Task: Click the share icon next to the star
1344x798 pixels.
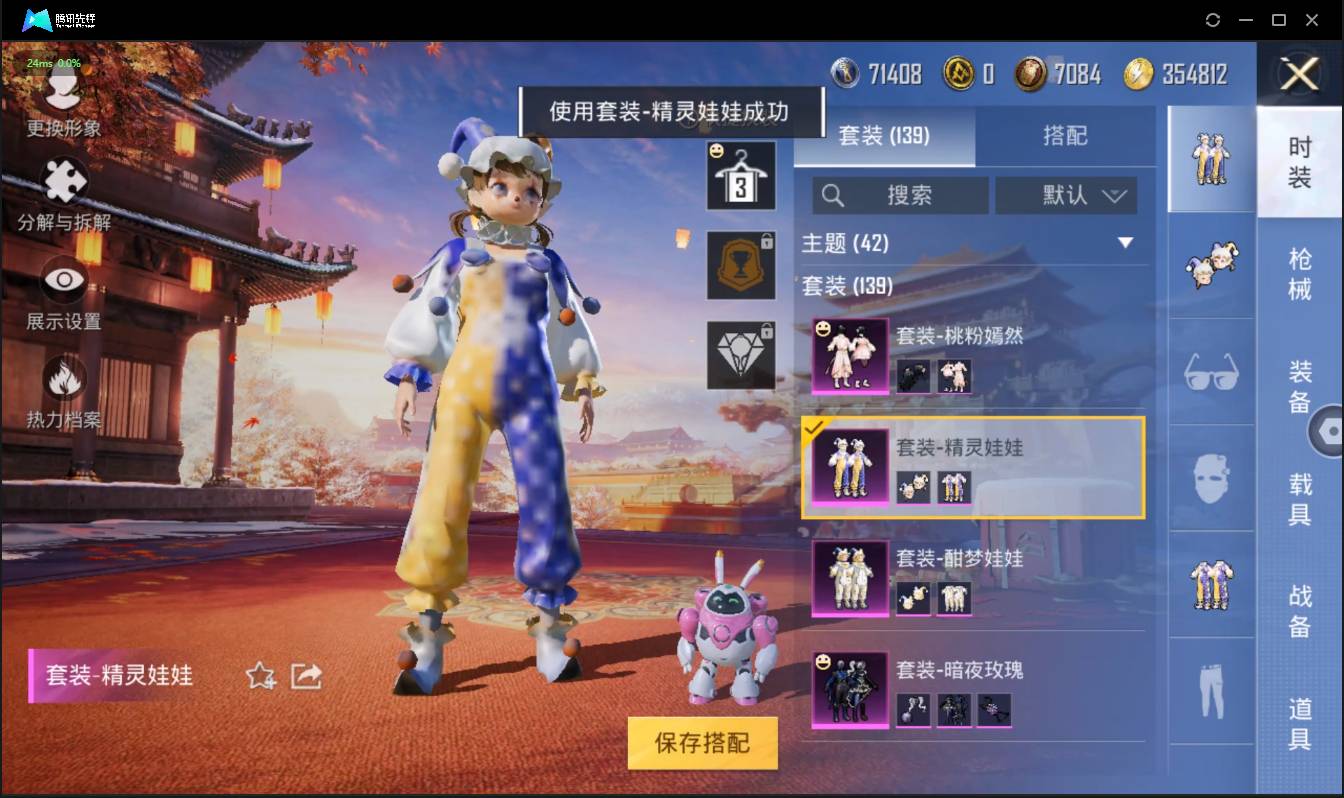Action: coord(307,677)
